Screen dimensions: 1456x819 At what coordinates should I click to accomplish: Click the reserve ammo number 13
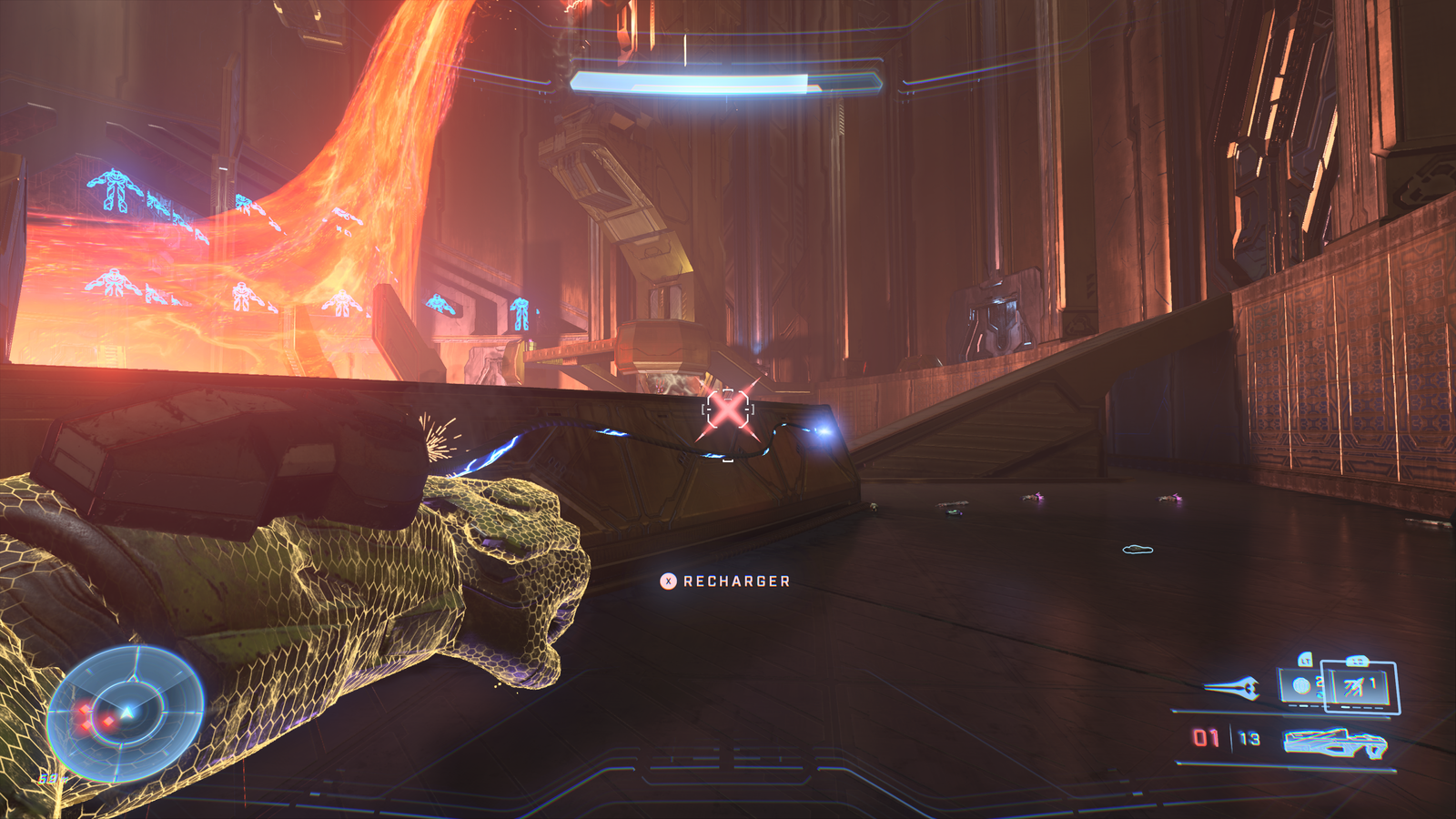pos(1247,738)
